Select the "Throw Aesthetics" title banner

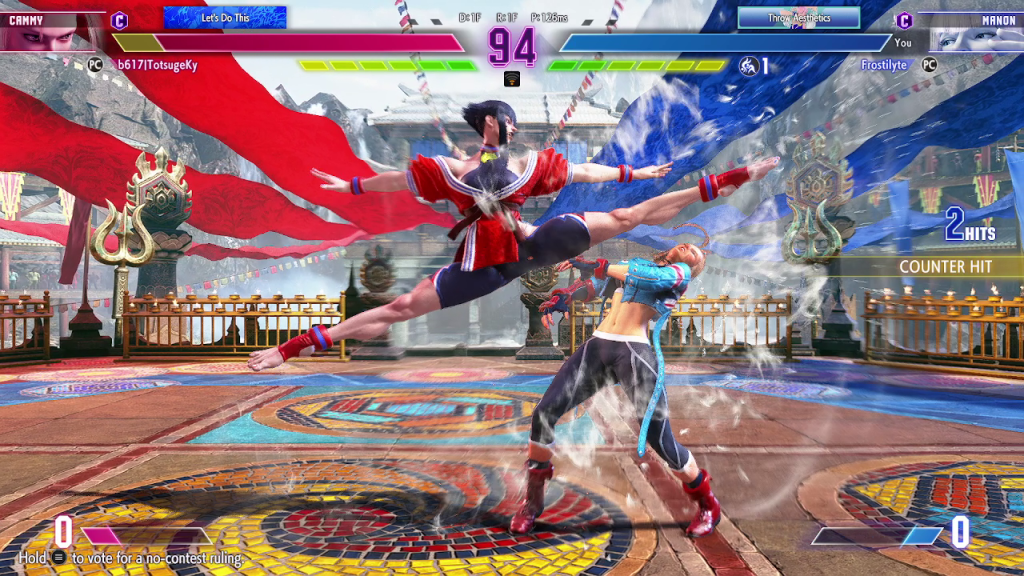click(x=799, y=18)
